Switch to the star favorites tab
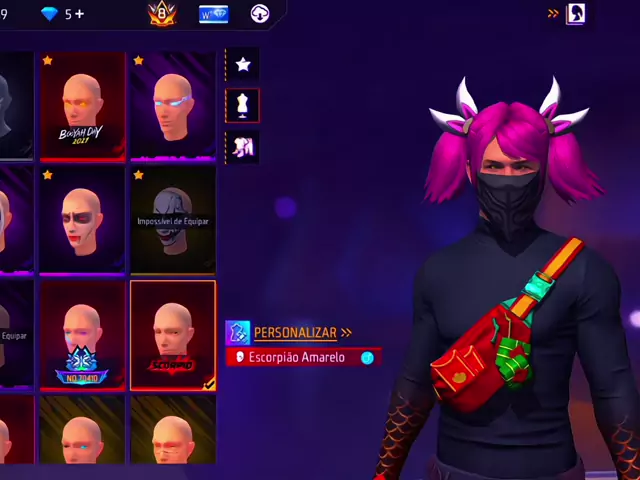This screenshot has width=640, height=480. pyautogui.click(x=243, y=64)
